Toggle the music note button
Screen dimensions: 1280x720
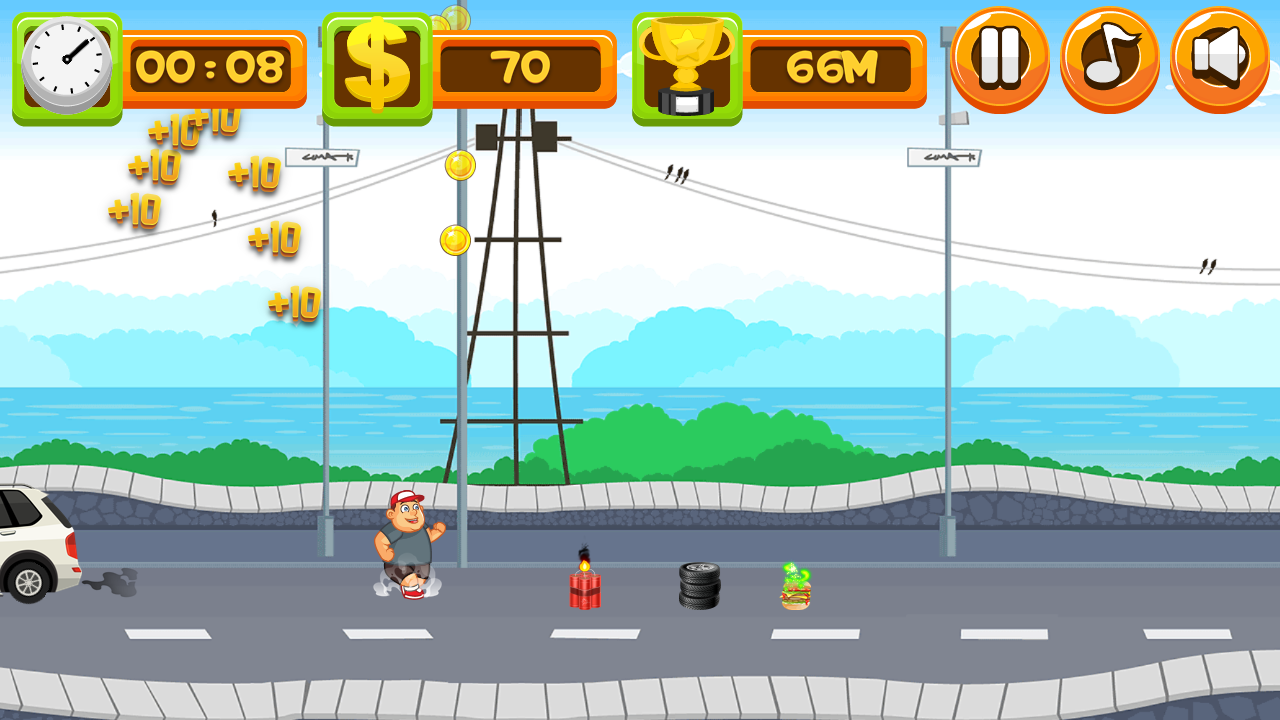tap(1109, 58)
